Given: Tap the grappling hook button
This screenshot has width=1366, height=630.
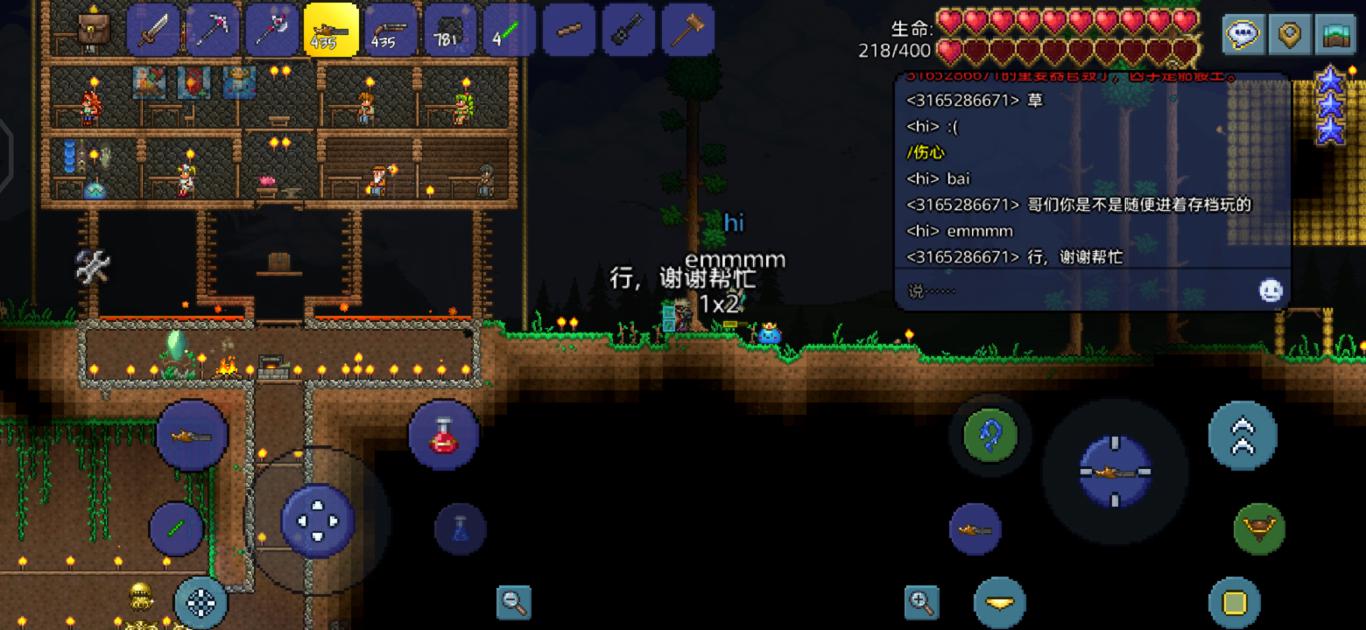Looking at the screenshot, I should coord(990,435).
